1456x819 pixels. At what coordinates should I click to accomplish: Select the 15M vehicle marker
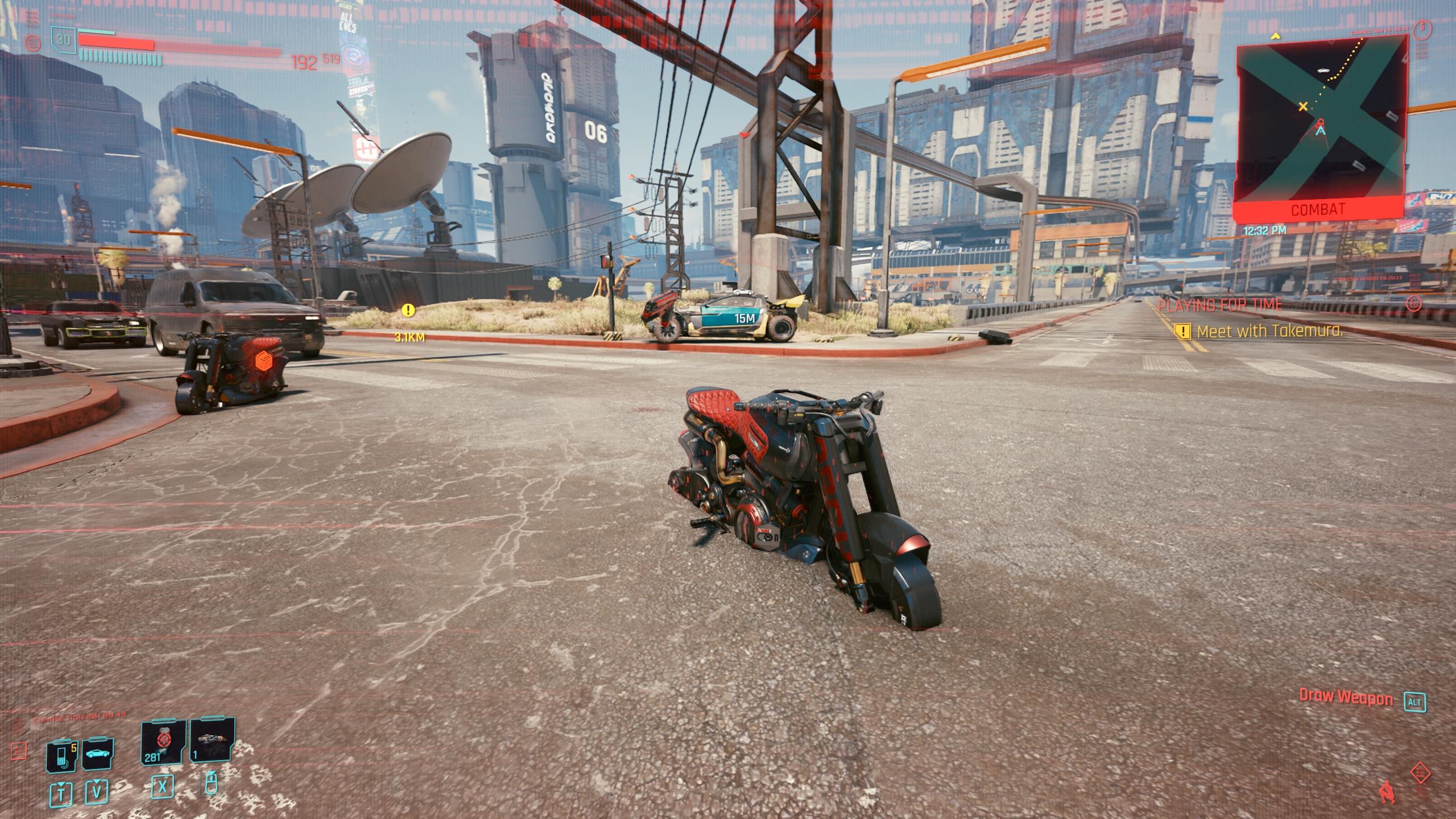pyautogui.click(x=743, y=318)
